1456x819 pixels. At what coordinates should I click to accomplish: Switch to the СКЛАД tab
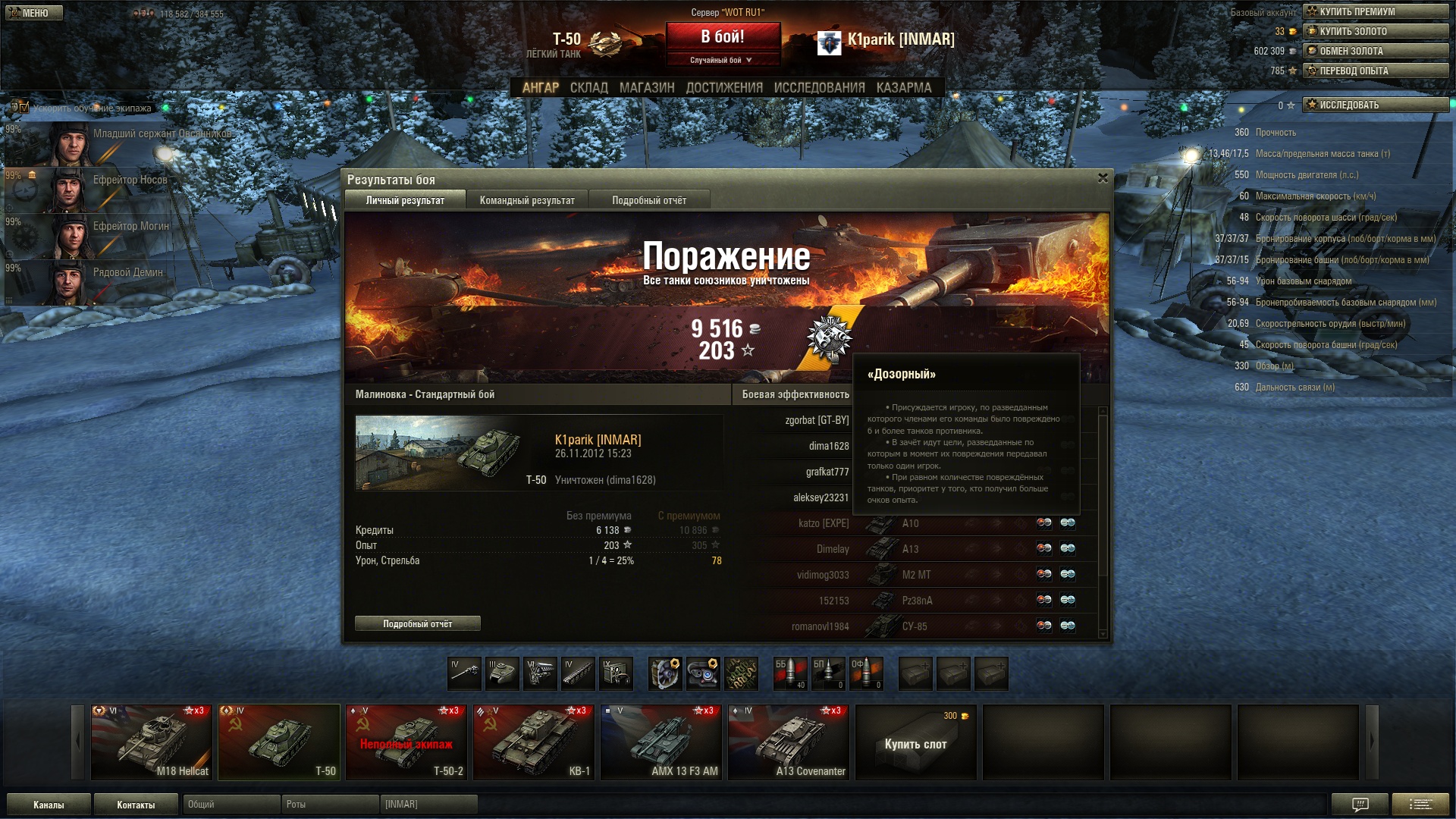click(x=588, y=88)
